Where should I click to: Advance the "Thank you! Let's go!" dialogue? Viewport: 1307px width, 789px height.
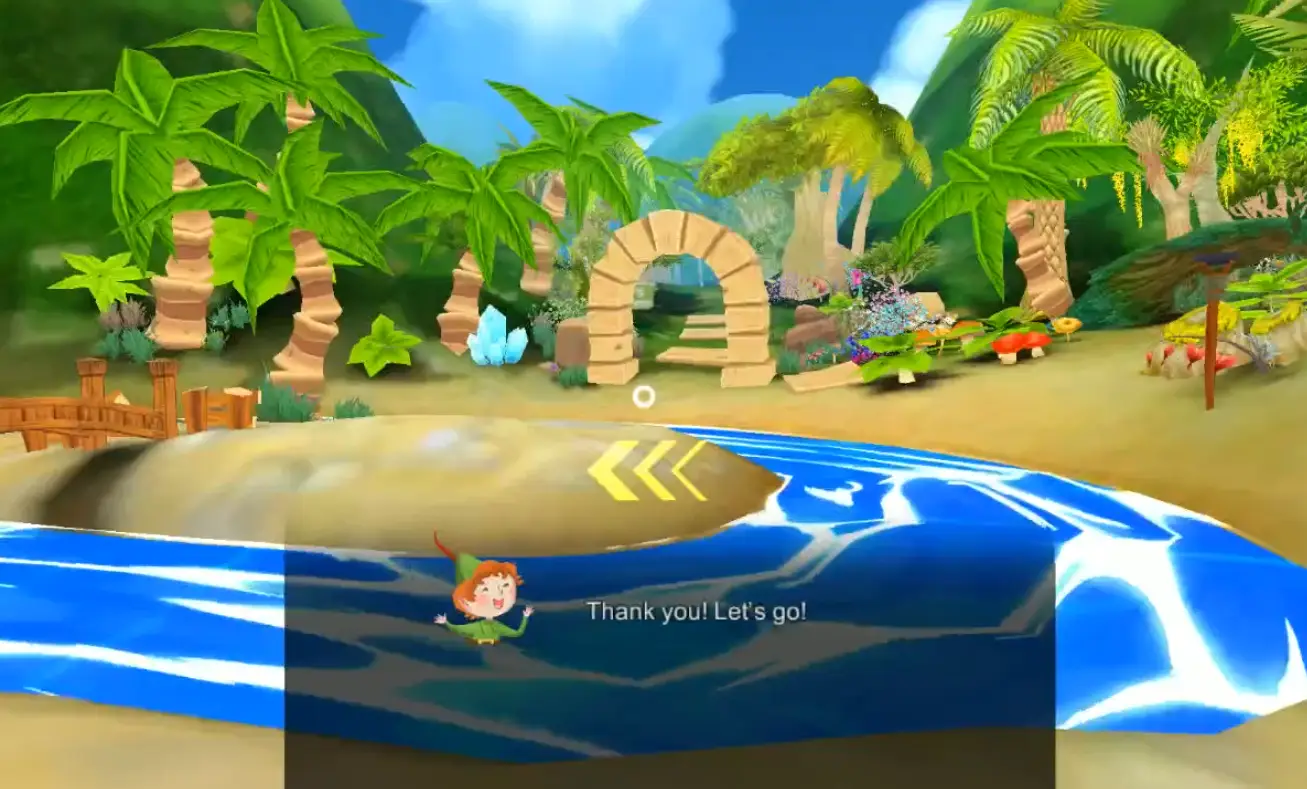pyautogui.click(x=669, y=640)
